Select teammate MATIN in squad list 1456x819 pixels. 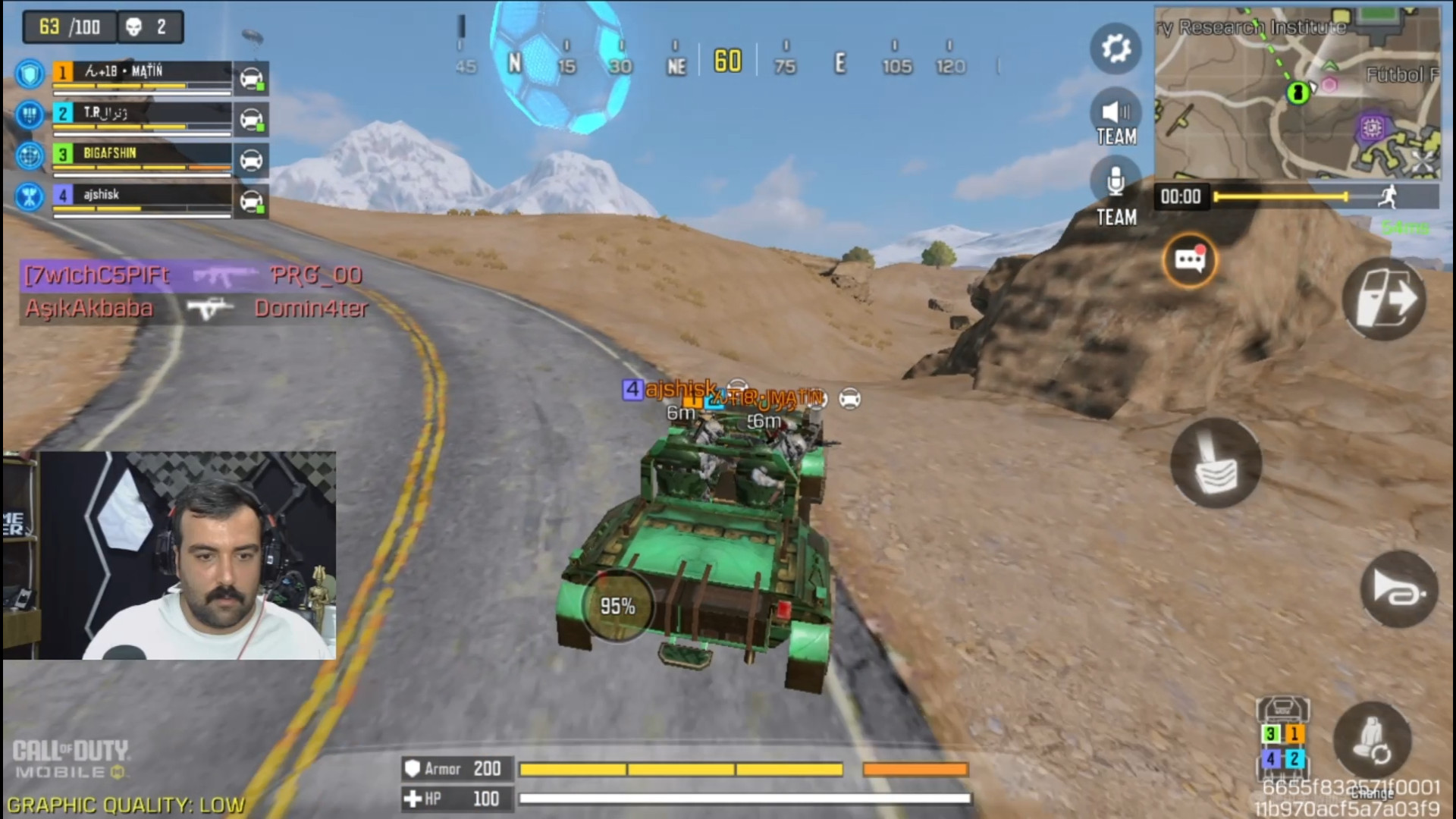(142, 73)
